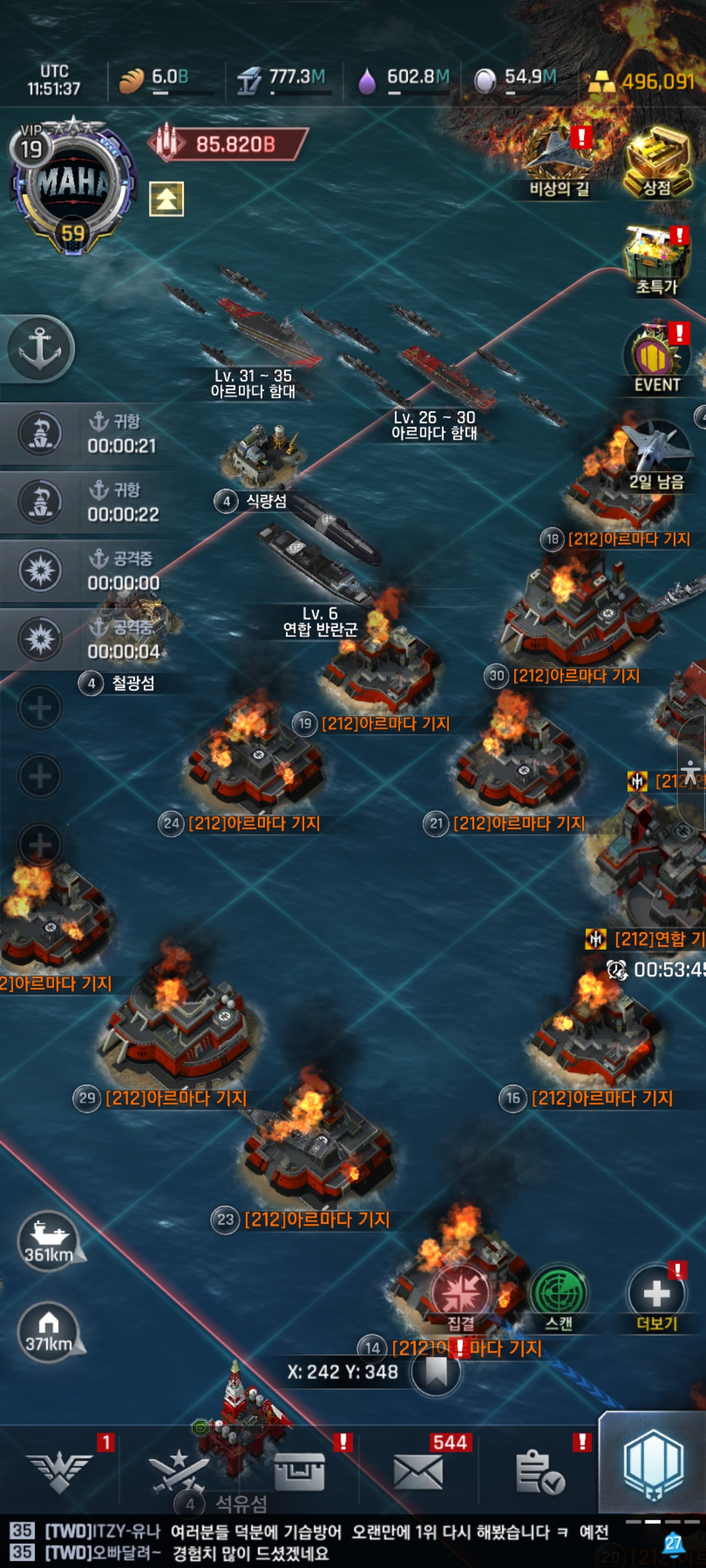Open the EVENT menu

click(x=656, y=358)
